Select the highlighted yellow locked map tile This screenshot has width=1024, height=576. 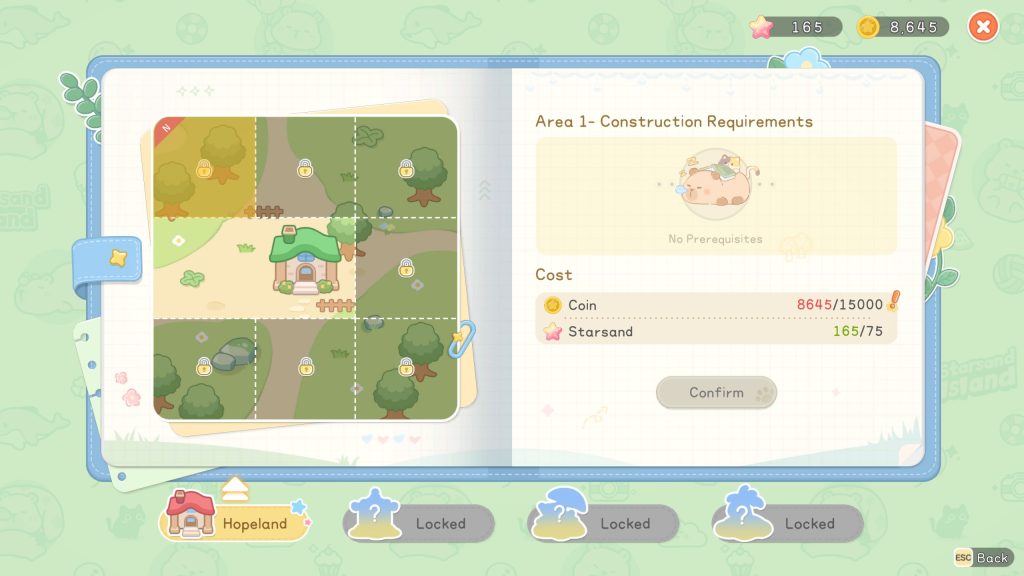204,167
